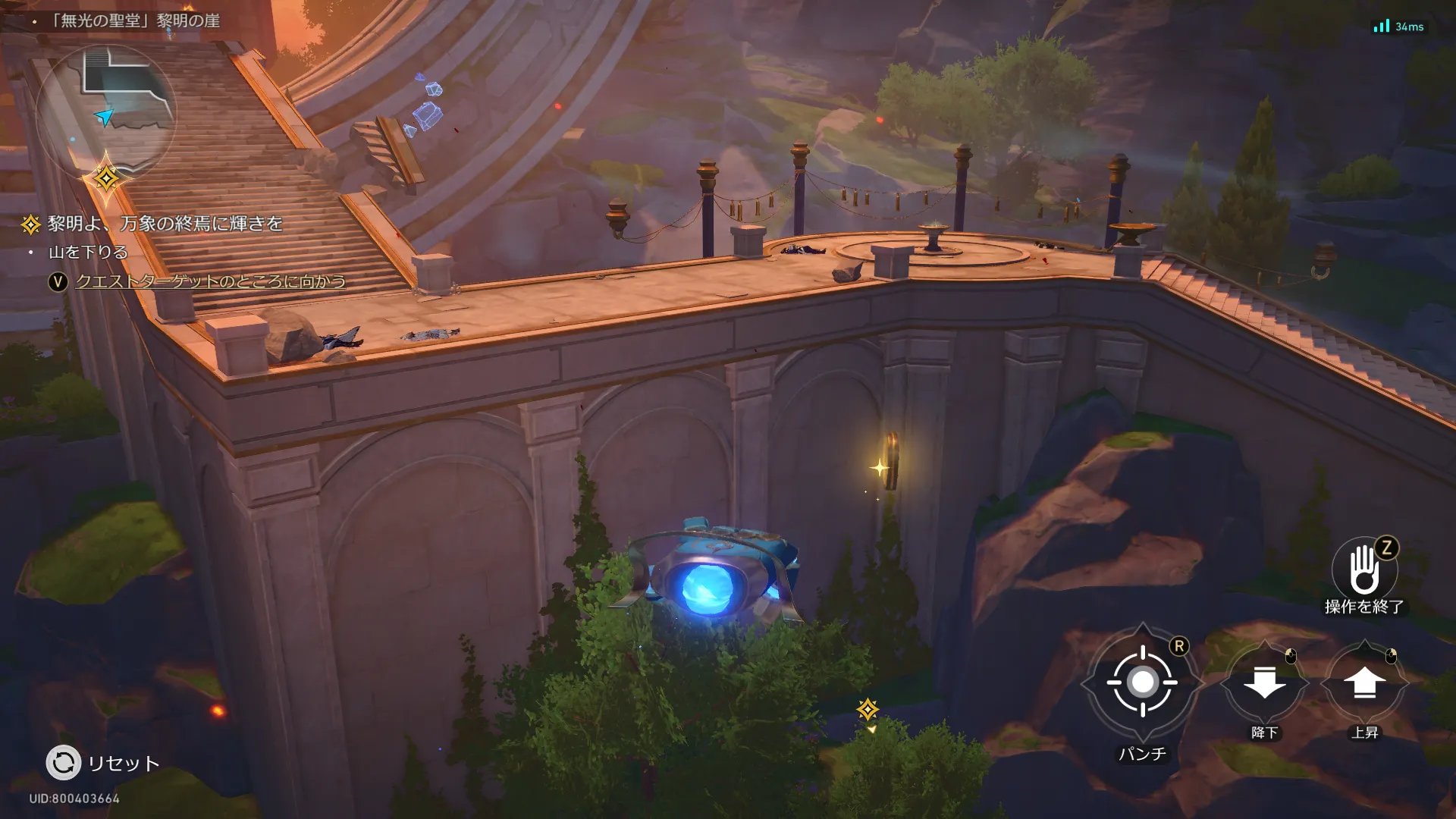Open the circular minimap
The image size is (1456, 819).
[106, 114]
